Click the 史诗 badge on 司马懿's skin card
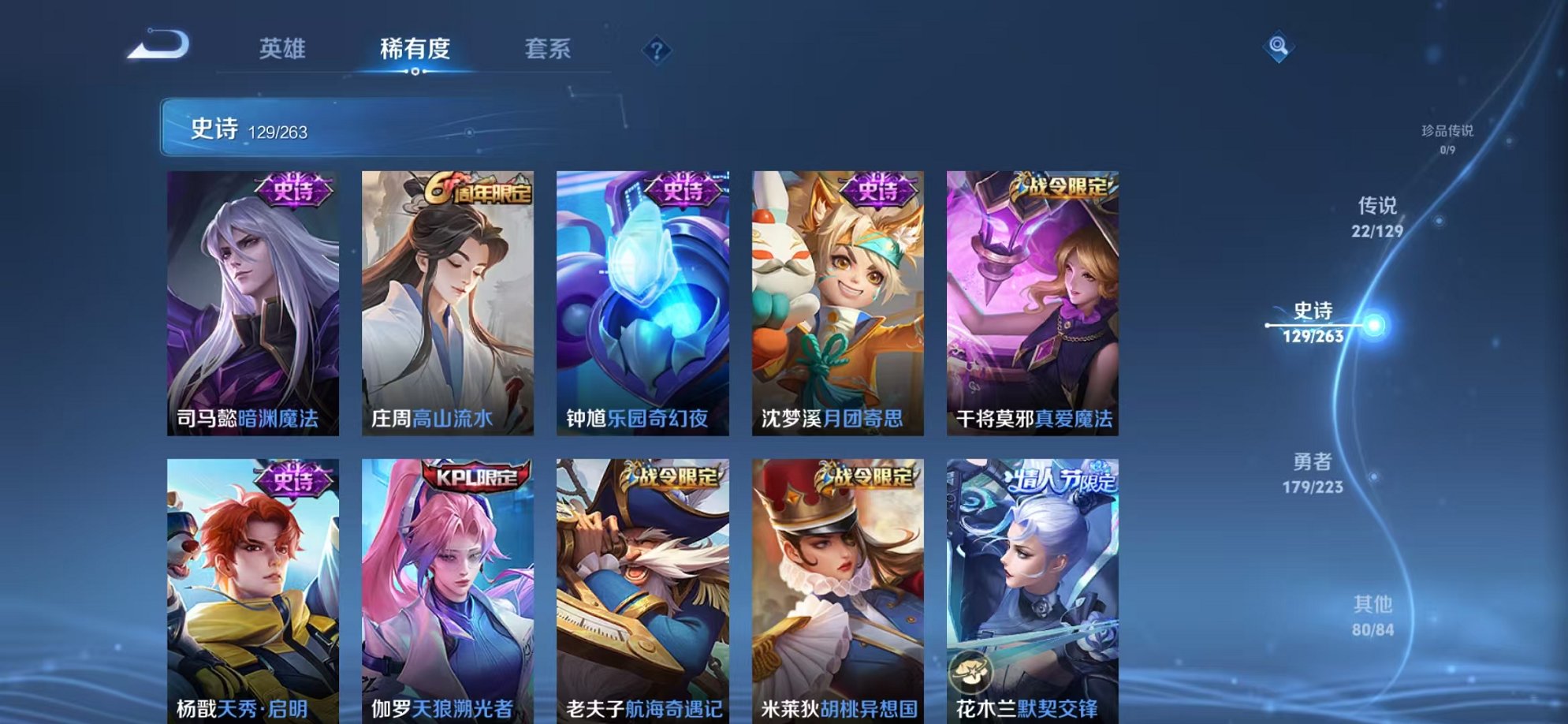This screenshot has height=724, width=1568. [292, 187]
